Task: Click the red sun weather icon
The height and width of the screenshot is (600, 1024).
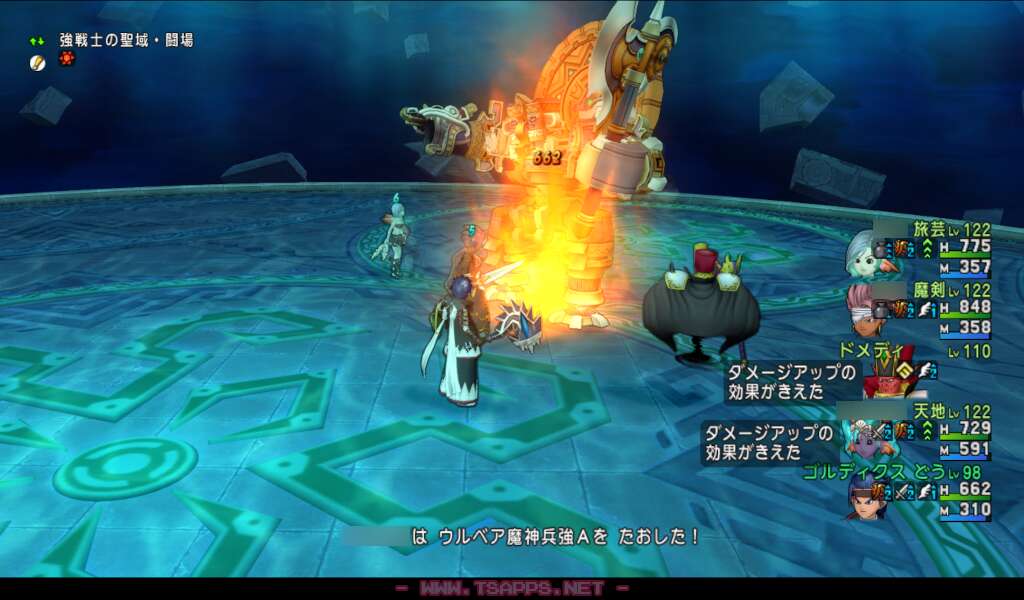Action: click(x=67, y=60)
